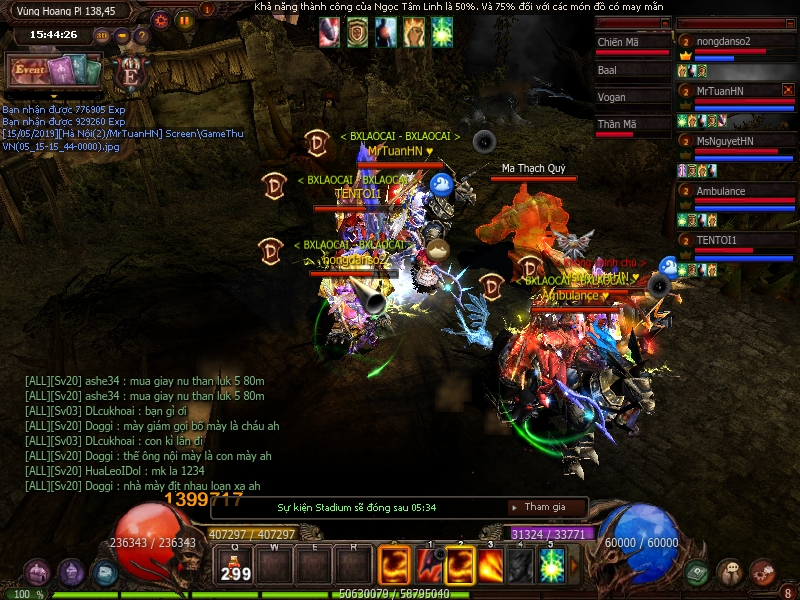Select party member Ambulance
The height and width of the screenshot is (600, 800).
pyautogui.click(x=721, y=191)
